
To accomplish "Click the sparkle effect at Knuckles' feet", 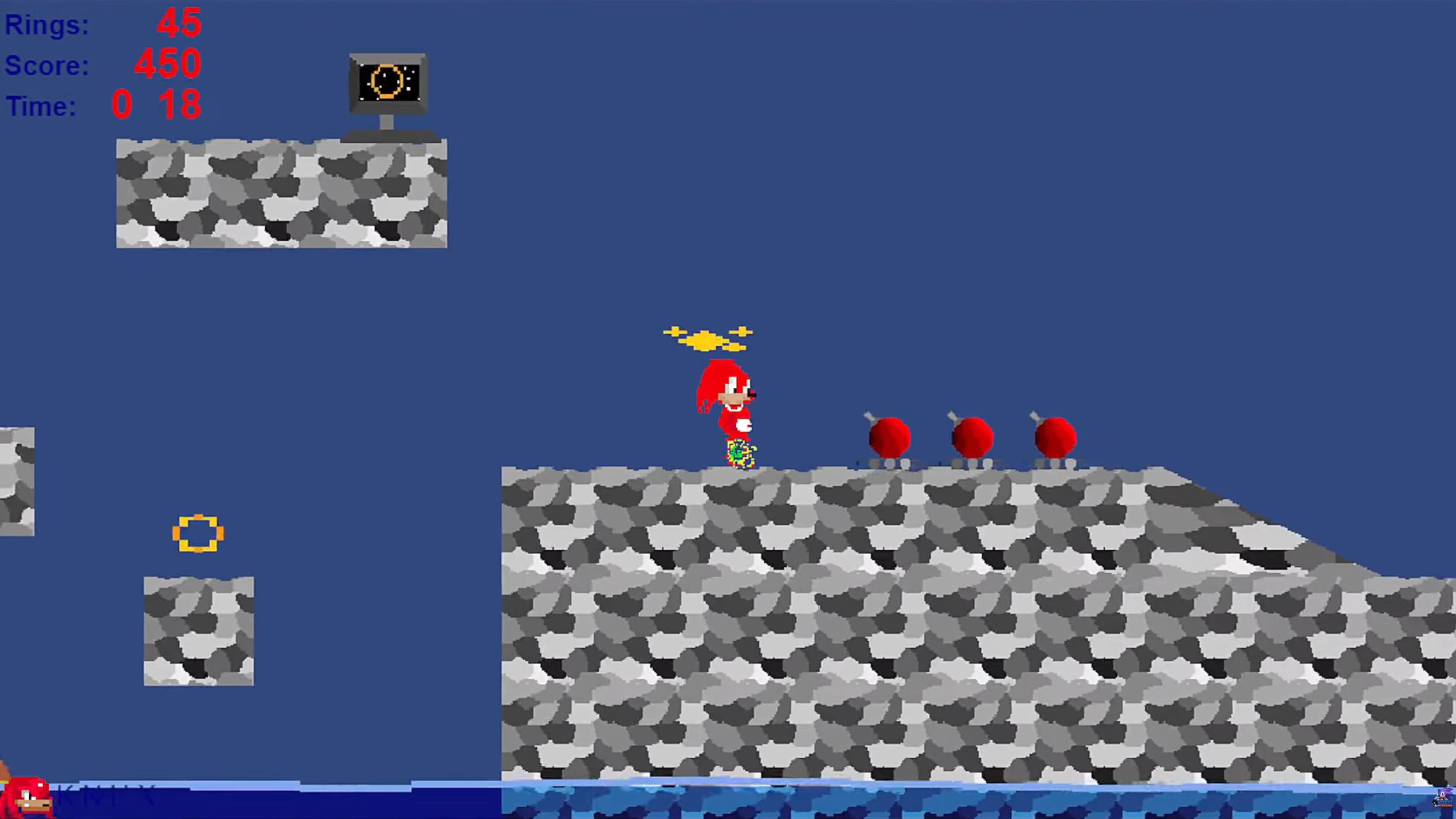I will point(739,453).
